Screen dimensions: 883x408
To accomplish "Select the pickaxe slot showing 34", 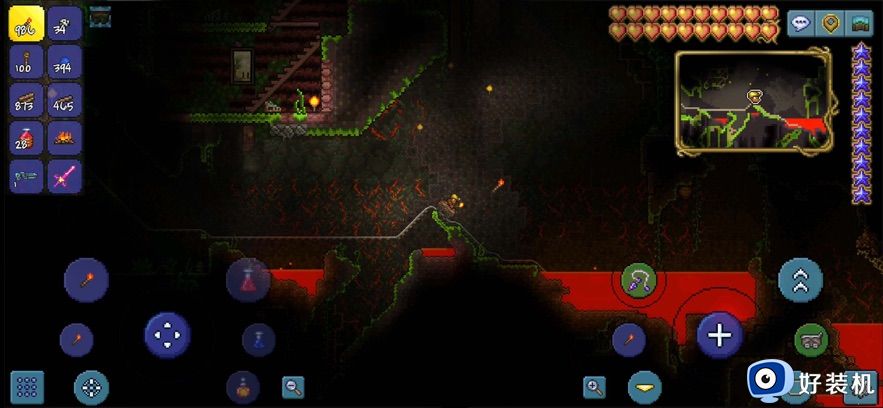I will click(x=65, y=24).
